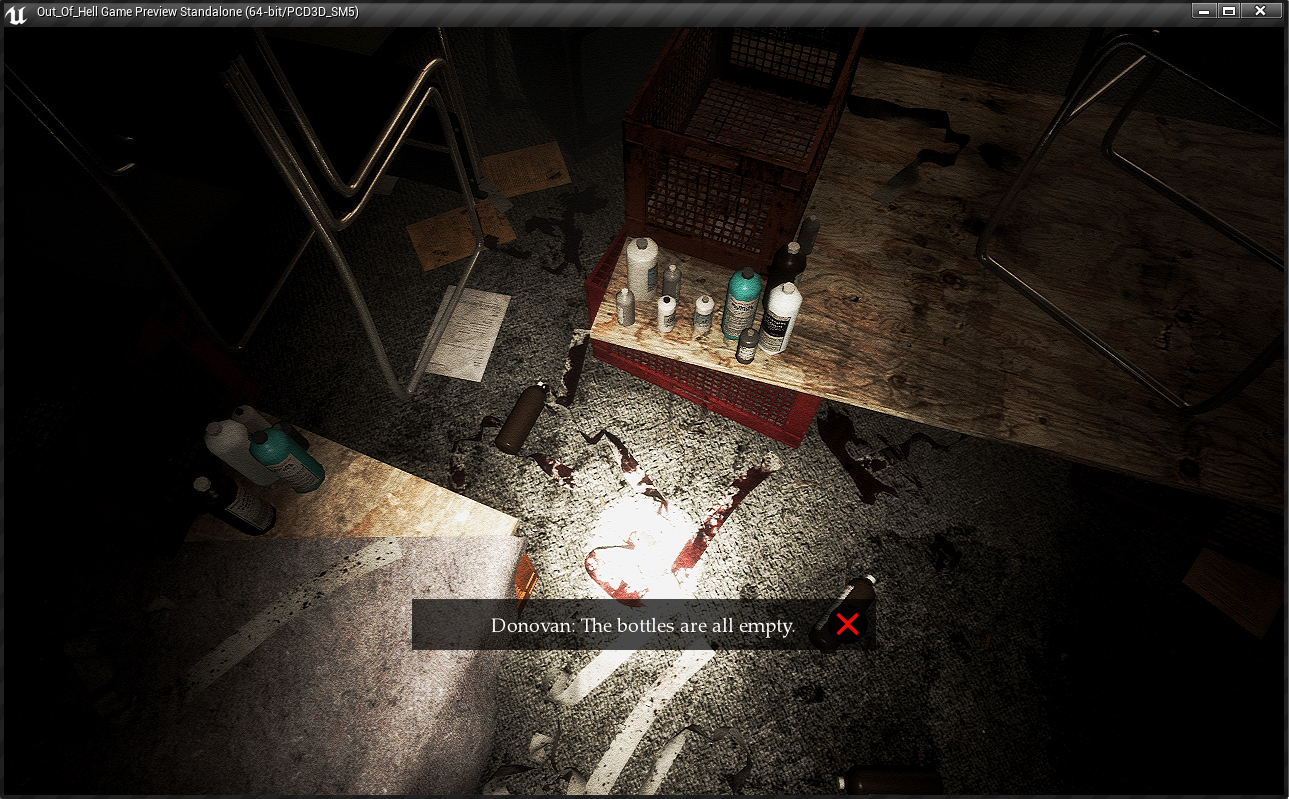Image resolution: width=1289 pixels, height=799 pixels.
Task: Dismiss the dialogue with the red X
Action: [847, 625]
